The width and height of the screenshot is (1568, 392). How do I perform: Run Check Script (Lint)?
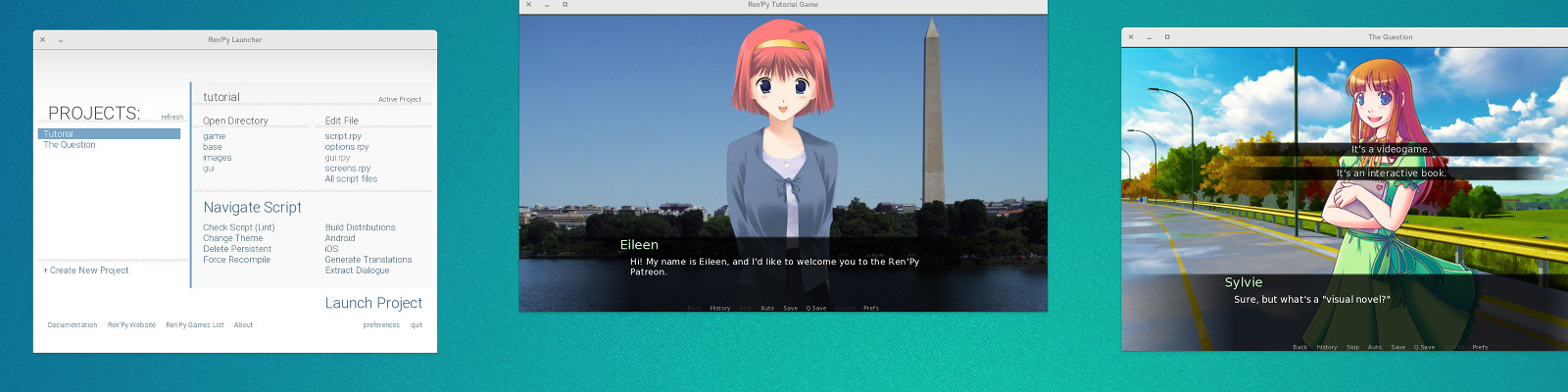(x=239, y=227)
